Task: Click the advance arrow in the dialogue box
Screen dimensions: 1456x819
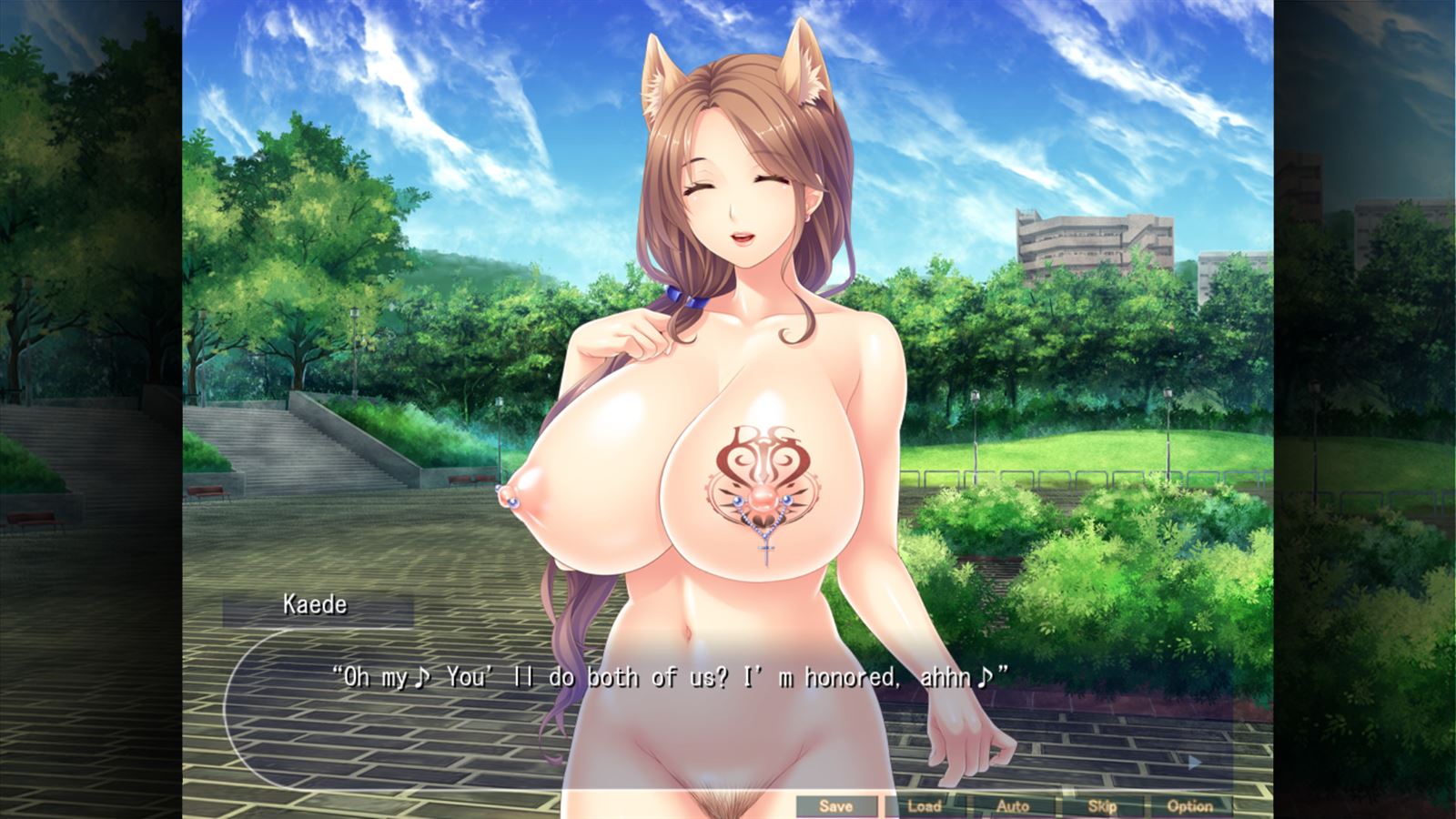Action: point(1194,763)
